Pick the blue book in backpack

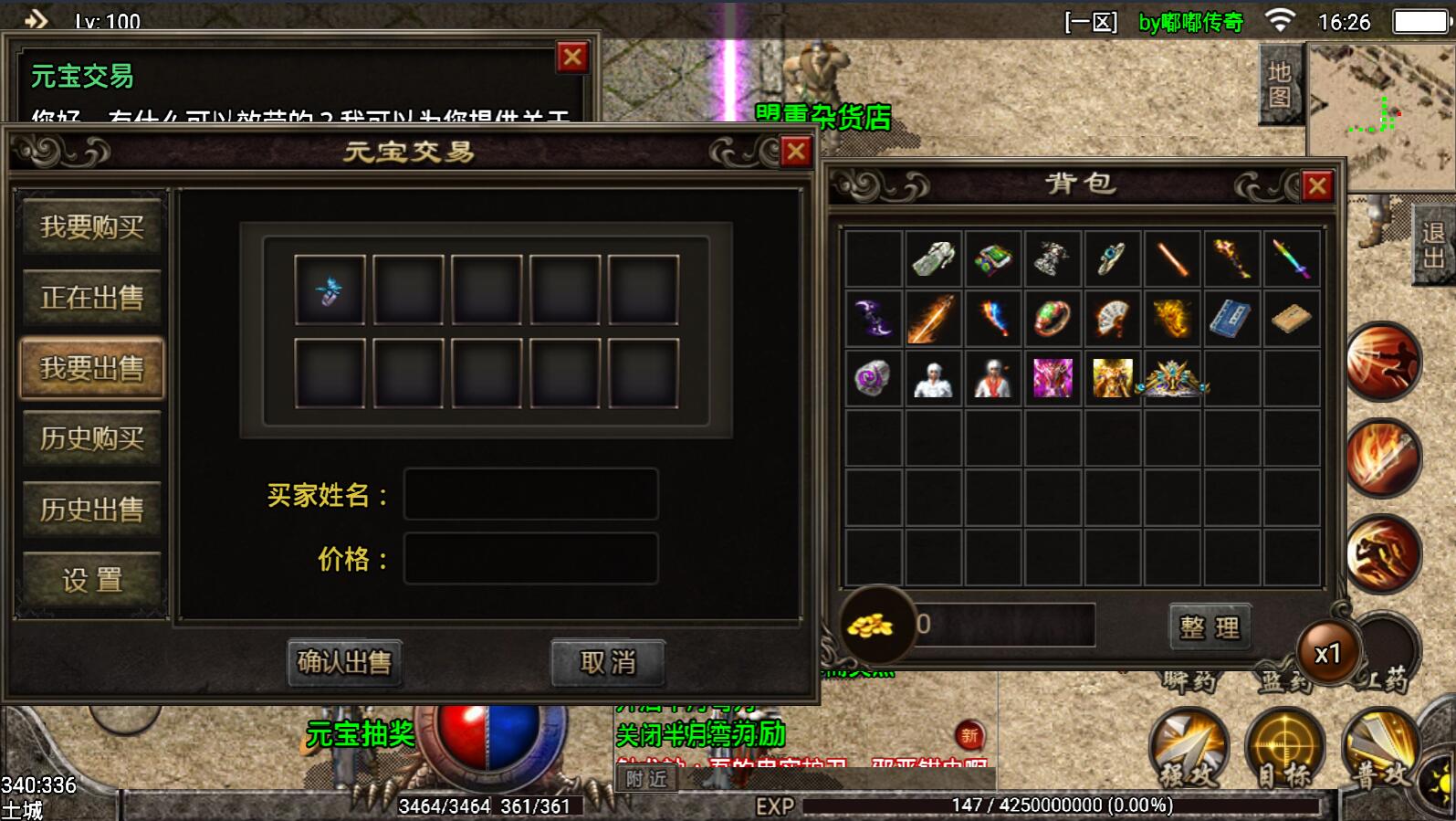click(x=1231, y=319)
